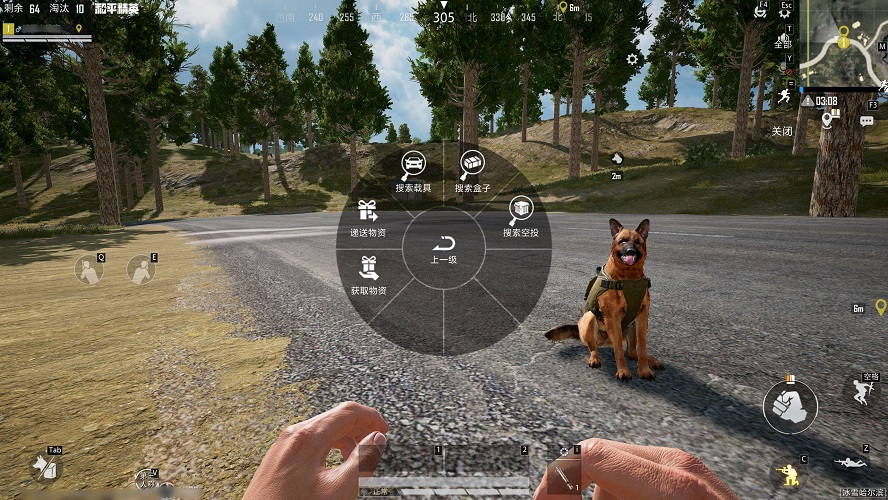This screenshot has height=500, width=888.
Task: Click the lean-left Q button
Action: point(89,268)
